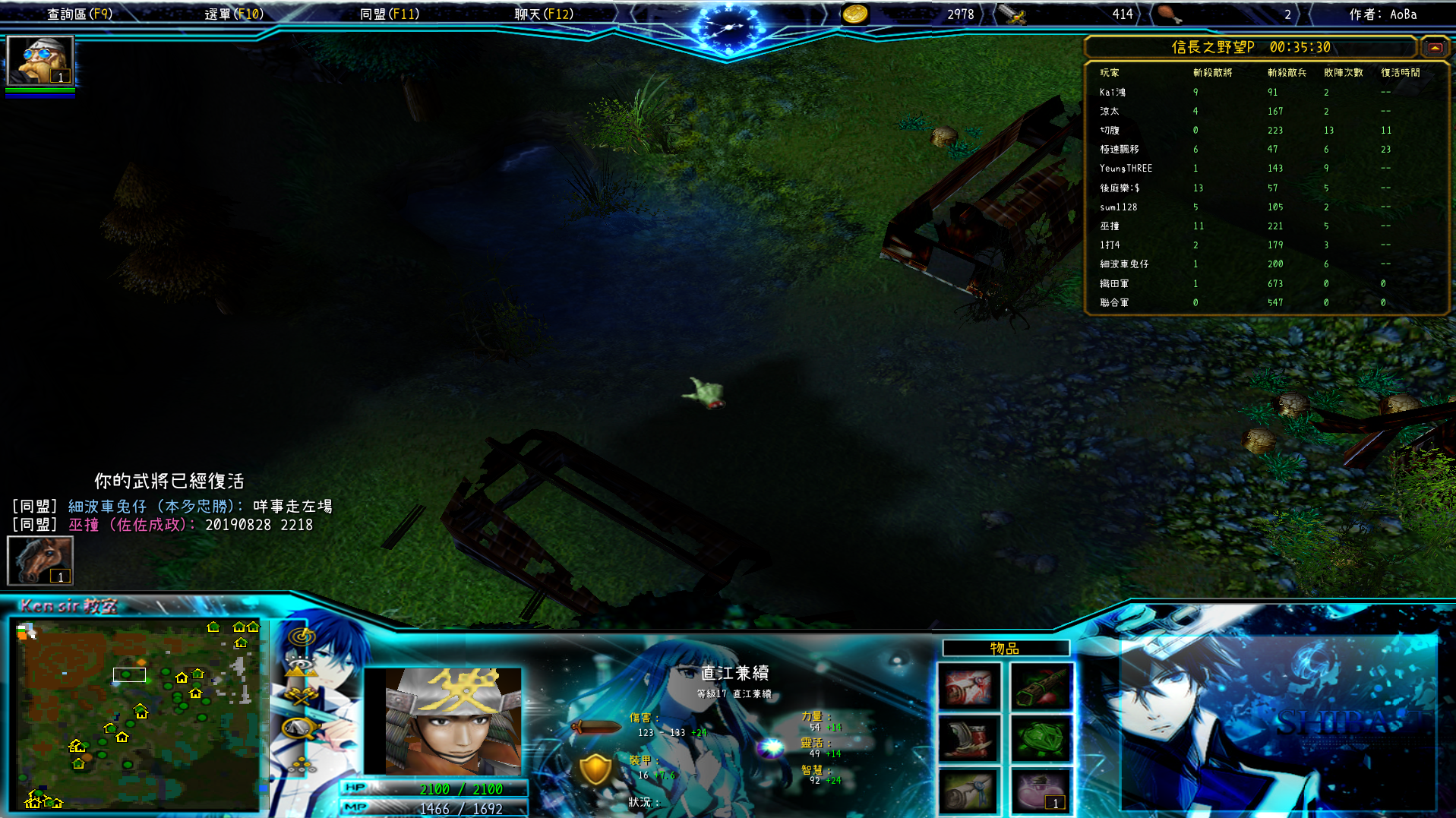Open the 同盟 (F11) allies menu
1456x818 pixels.
coord(389,14)
